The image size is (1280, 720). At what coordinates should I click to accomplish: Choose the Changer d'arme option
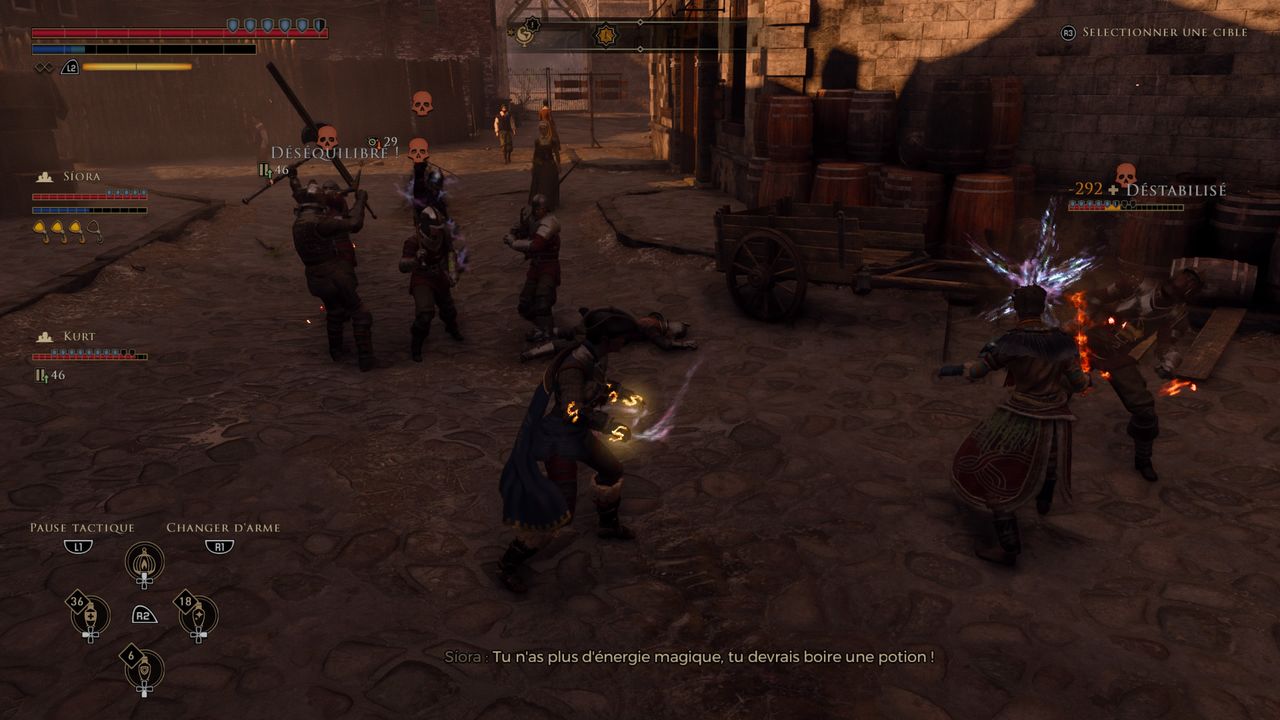click(x=223, y=528)
